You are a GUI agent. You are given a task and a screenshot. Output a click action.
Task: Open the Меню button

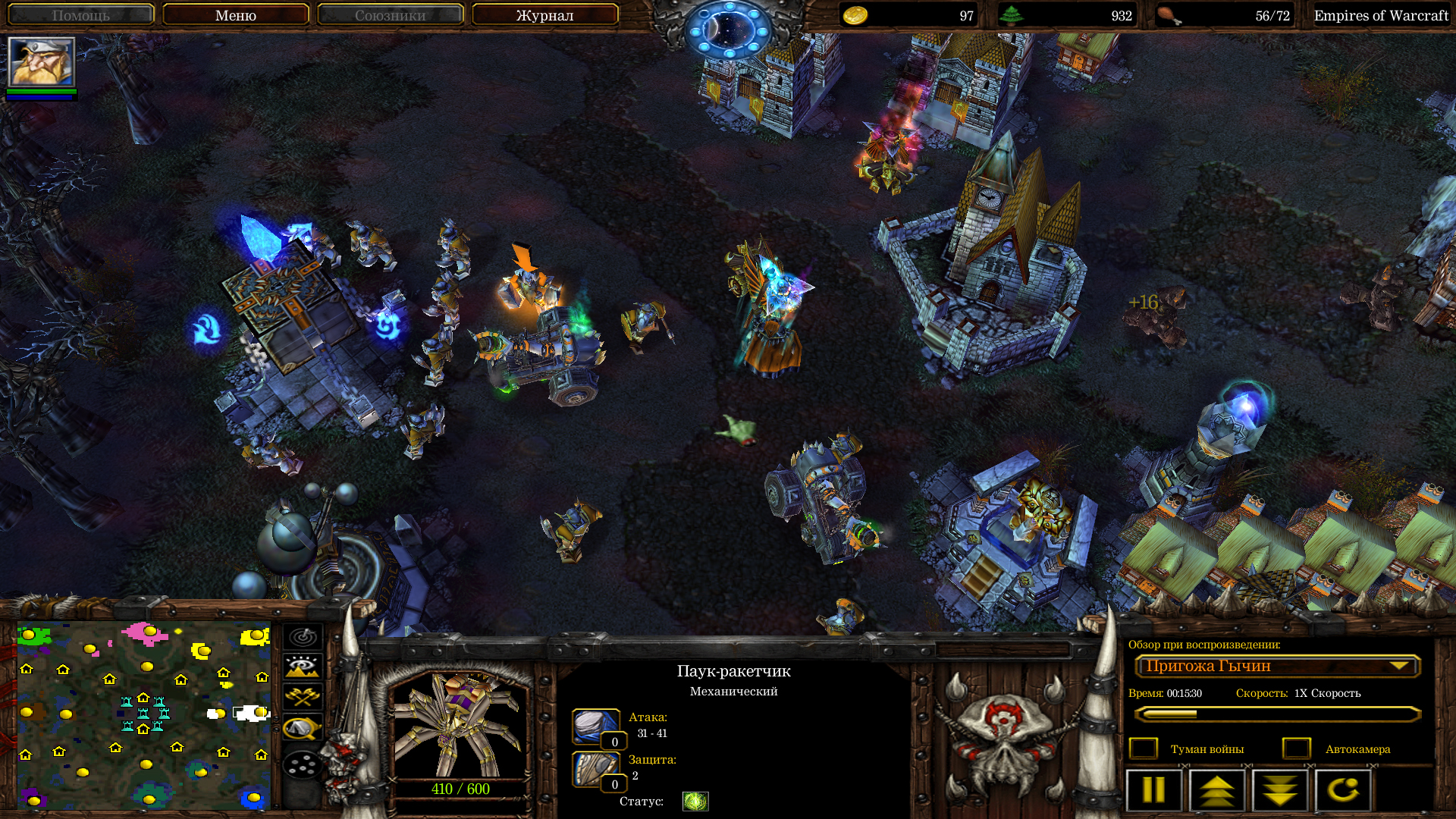pyautogui.click(x=235, y=15)
